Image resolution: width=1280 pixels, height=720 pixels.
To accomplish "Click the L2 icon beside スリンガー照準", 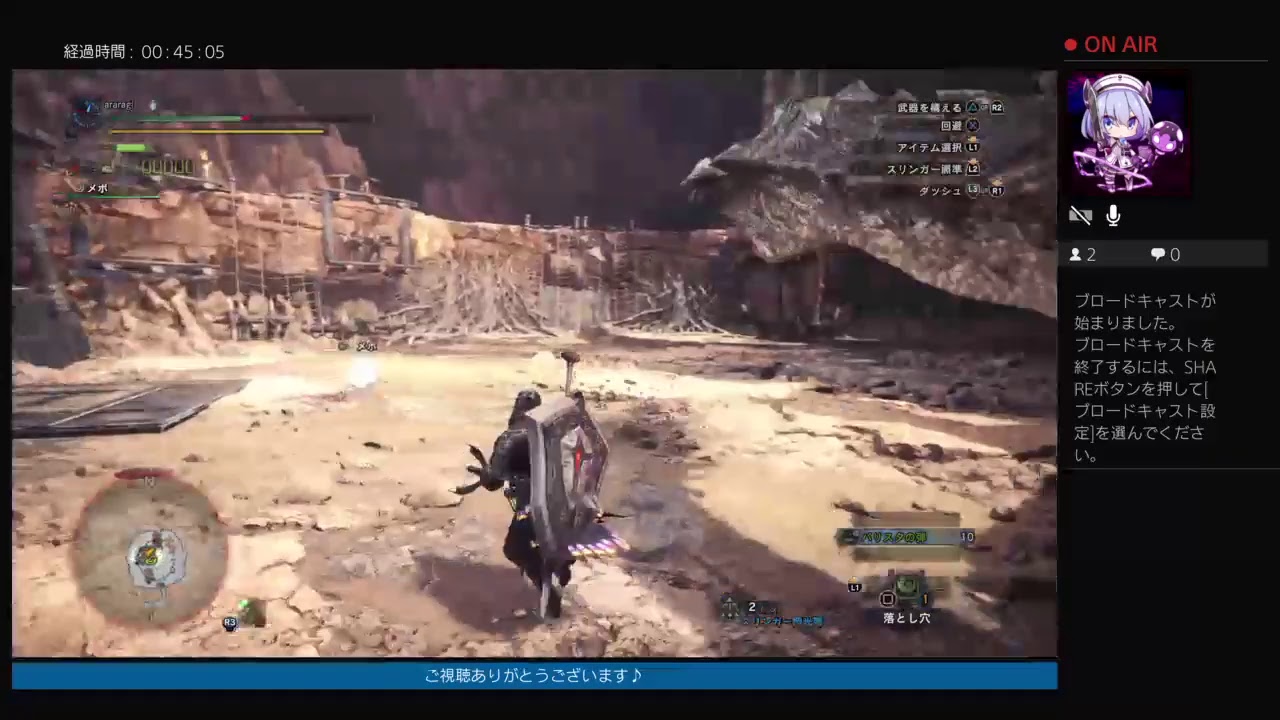I will [973, 169].
